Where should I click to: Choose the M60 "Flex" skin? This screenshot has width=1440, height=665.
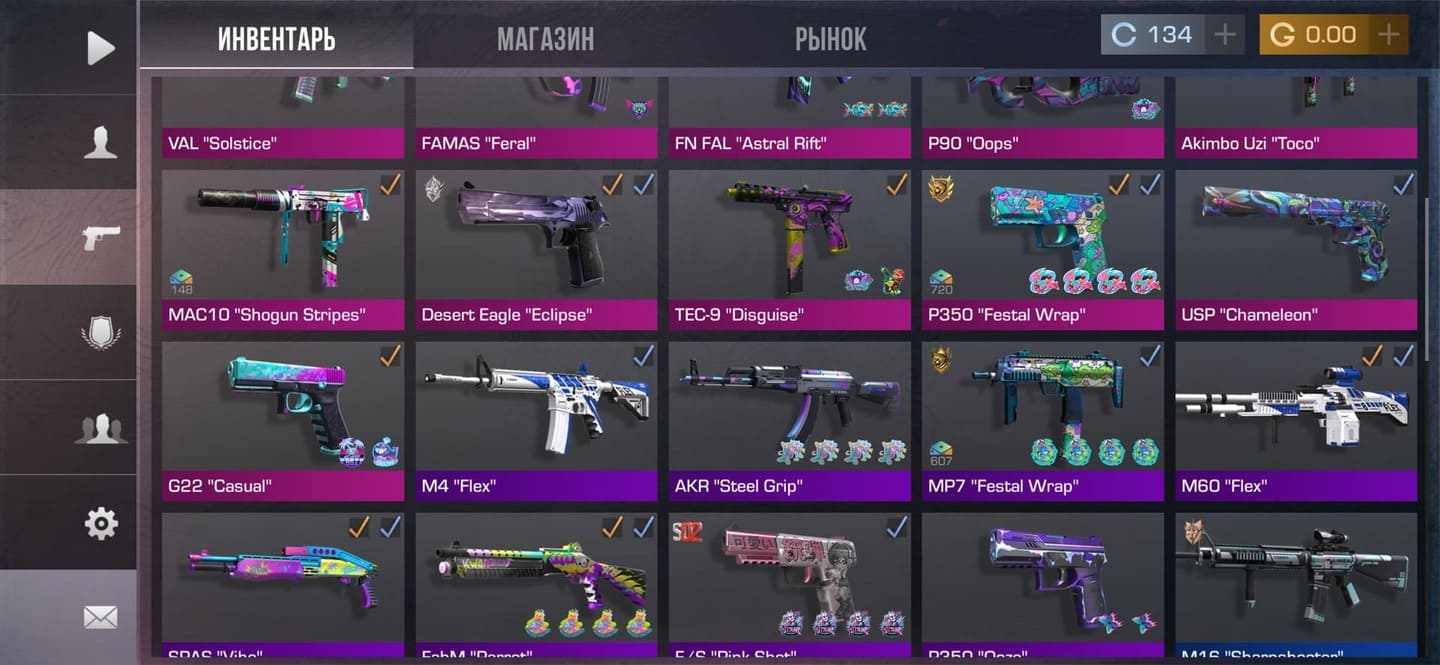click(x=1296, y=420)
